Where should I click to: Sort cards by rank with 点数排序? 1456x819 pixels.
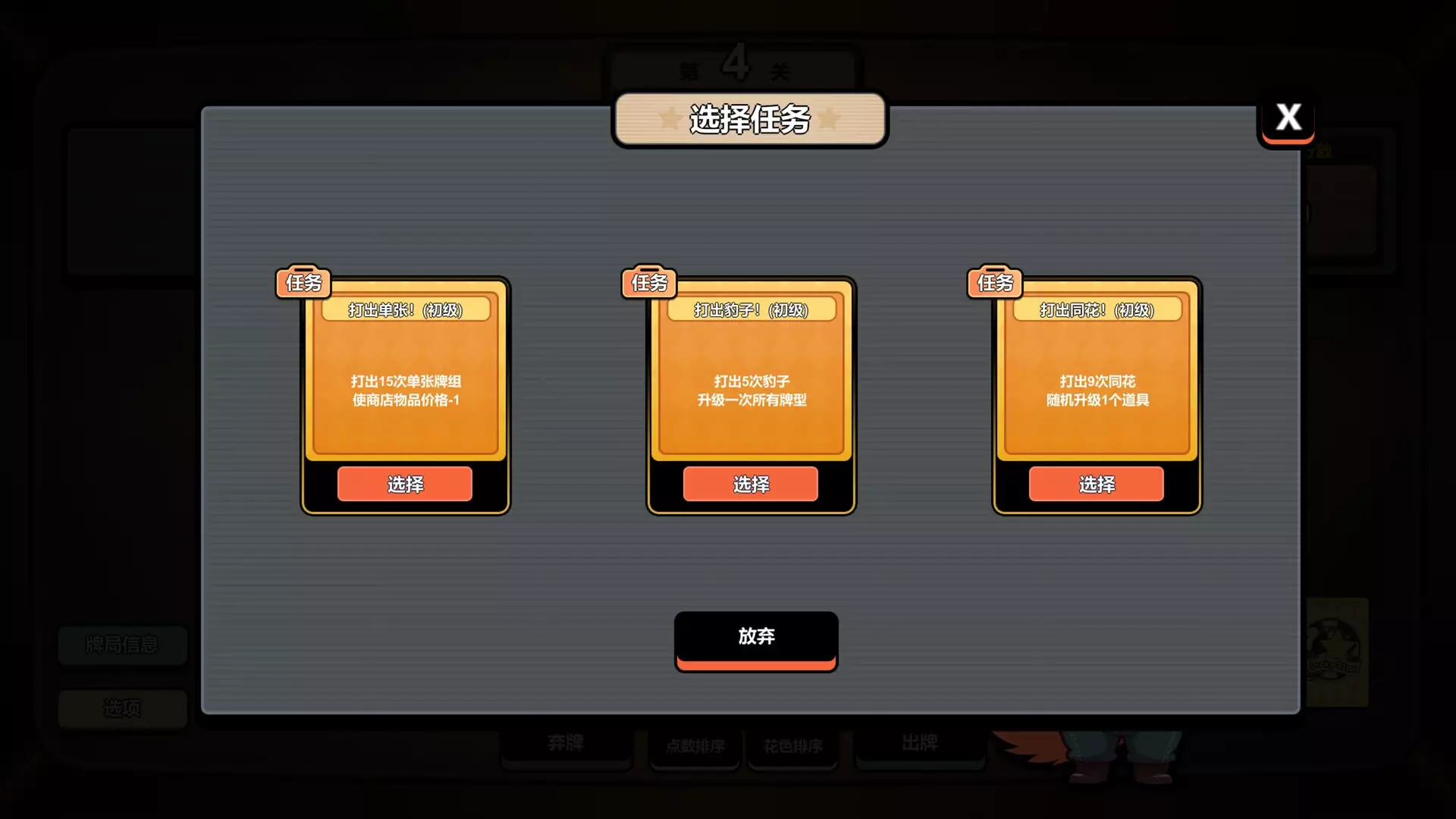tap(694, 746)
